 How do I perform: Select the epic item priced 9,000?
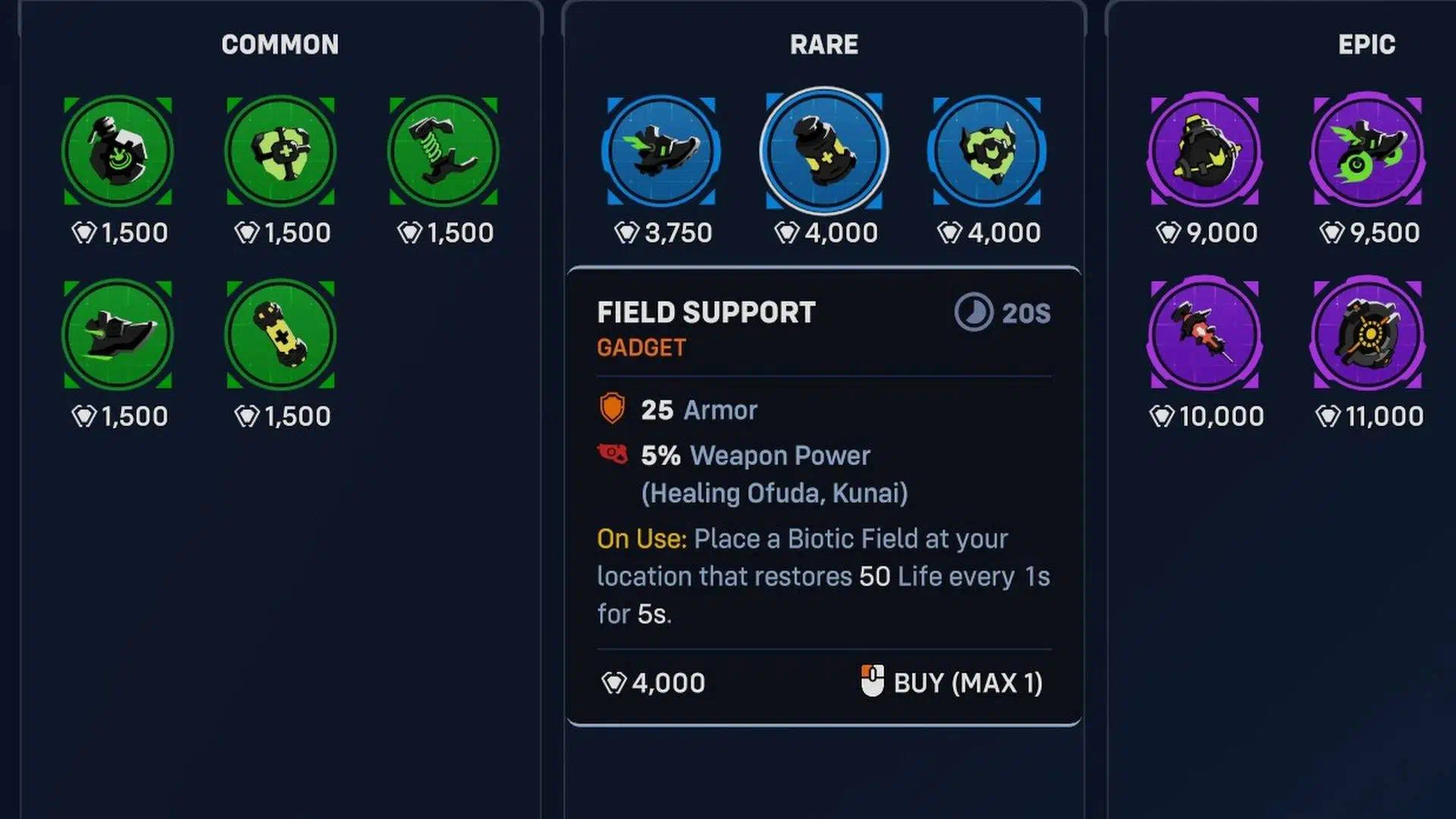click(1205, 151)
